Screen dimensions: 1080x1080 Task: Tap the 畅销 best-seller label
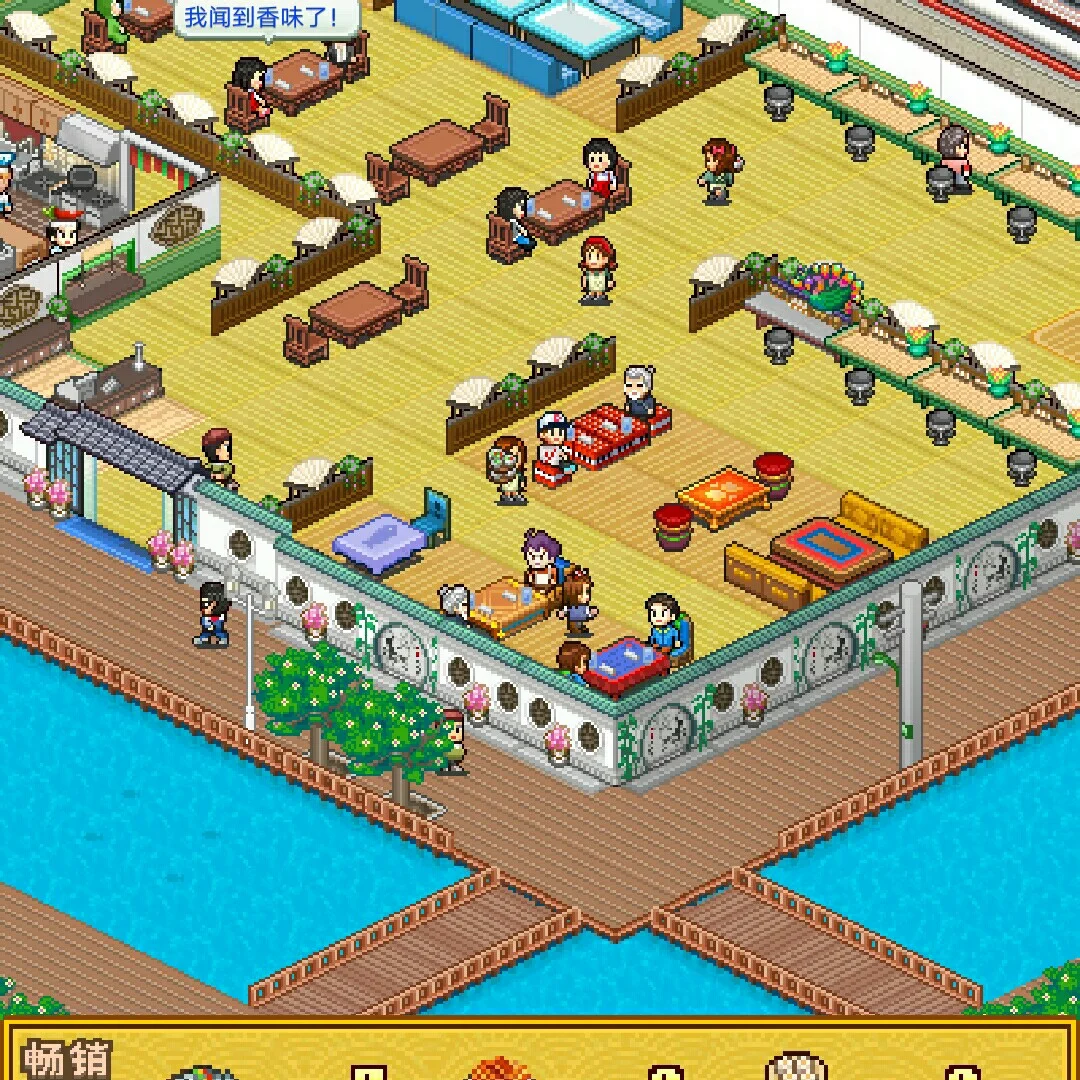[67, 1059]
